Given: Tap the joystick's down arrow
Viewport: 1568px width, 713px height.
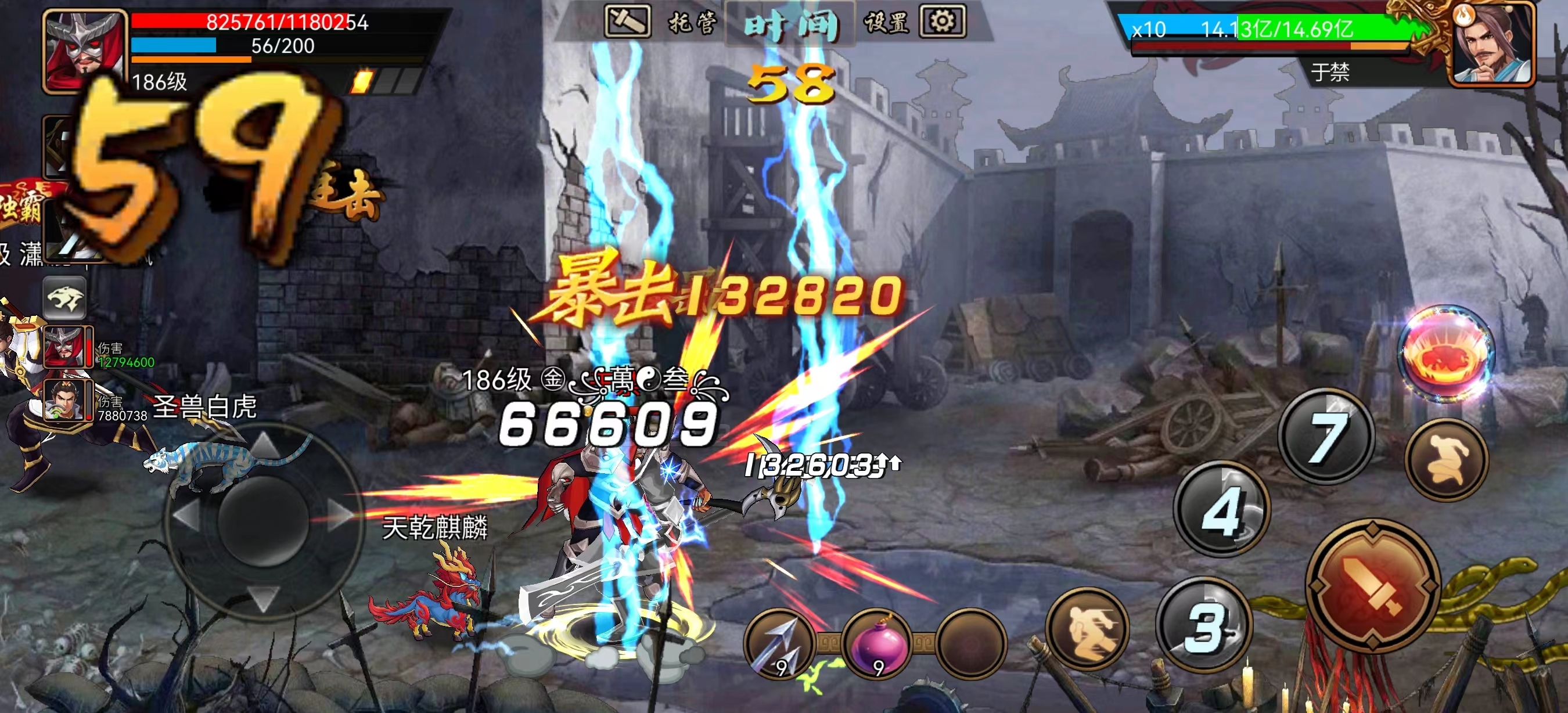Looking at the screenshot, I should point(265,596).
